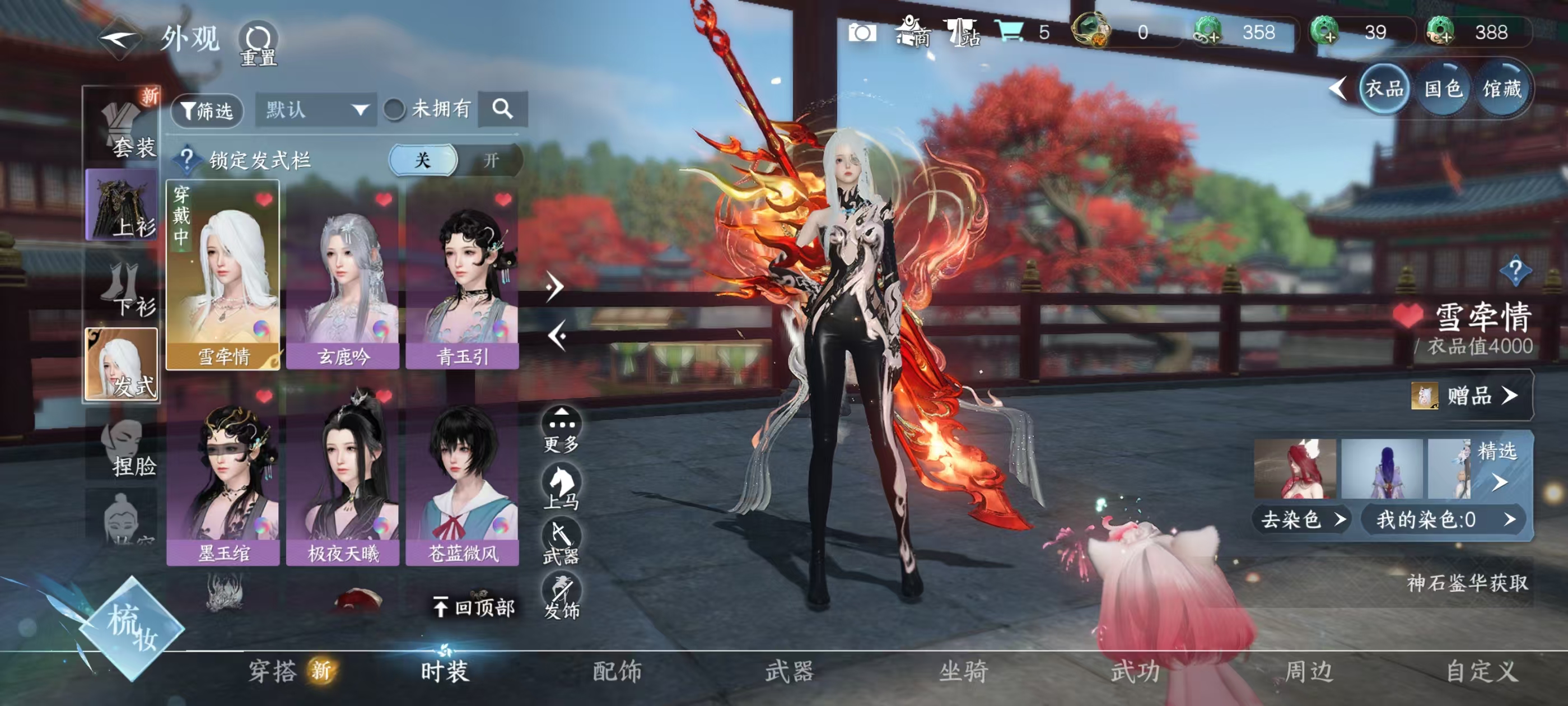Reset appearance with the 重置 button
The width and height of the screenshot is (1568, 706).
[x=258, y=44]
